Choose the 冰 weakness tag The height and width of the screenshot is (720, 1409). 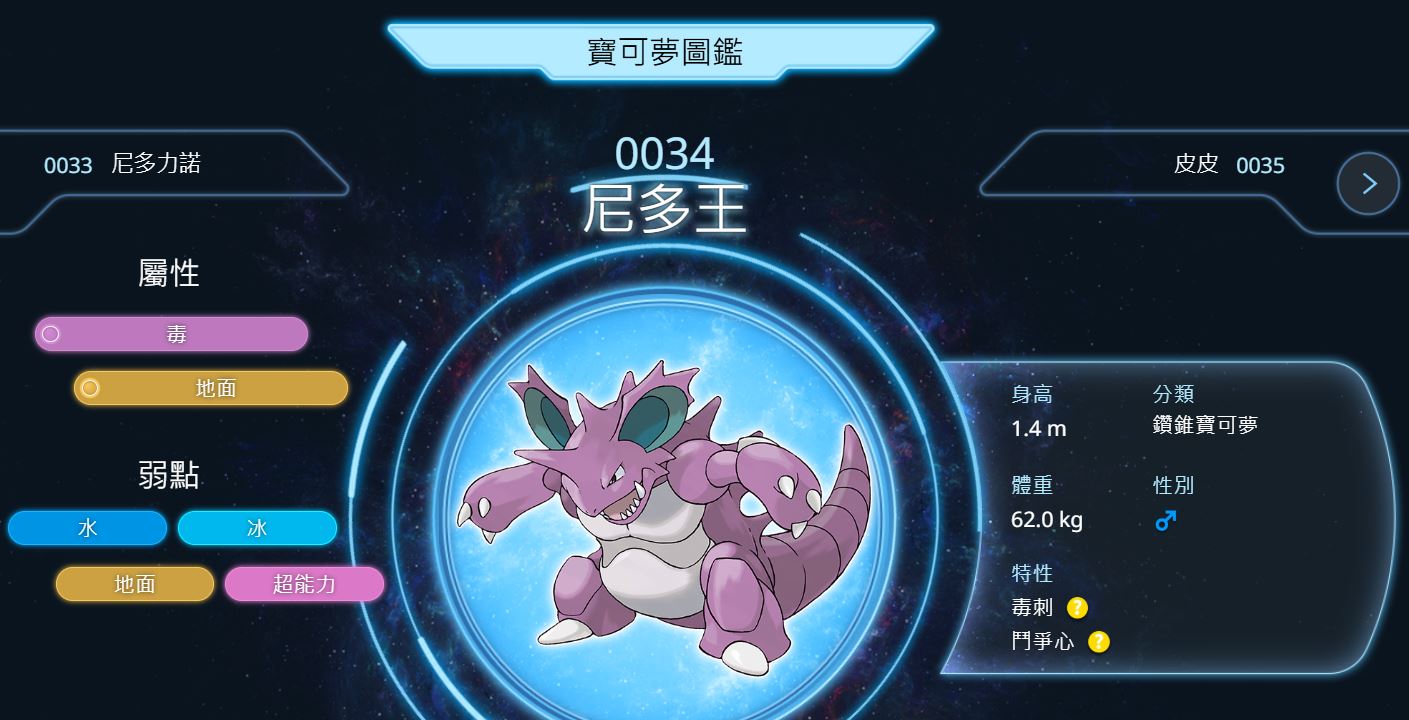point(257,528)
